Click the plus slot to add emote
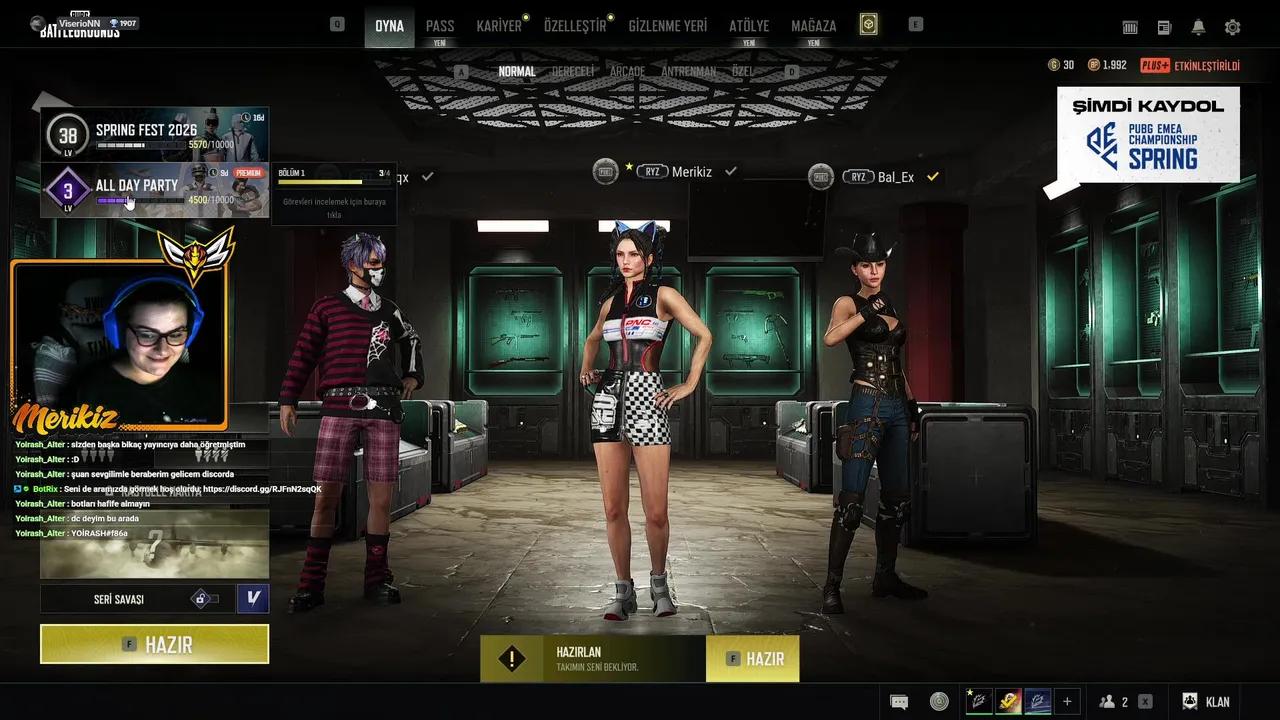1280x720 pixels. click(1067, 702)
